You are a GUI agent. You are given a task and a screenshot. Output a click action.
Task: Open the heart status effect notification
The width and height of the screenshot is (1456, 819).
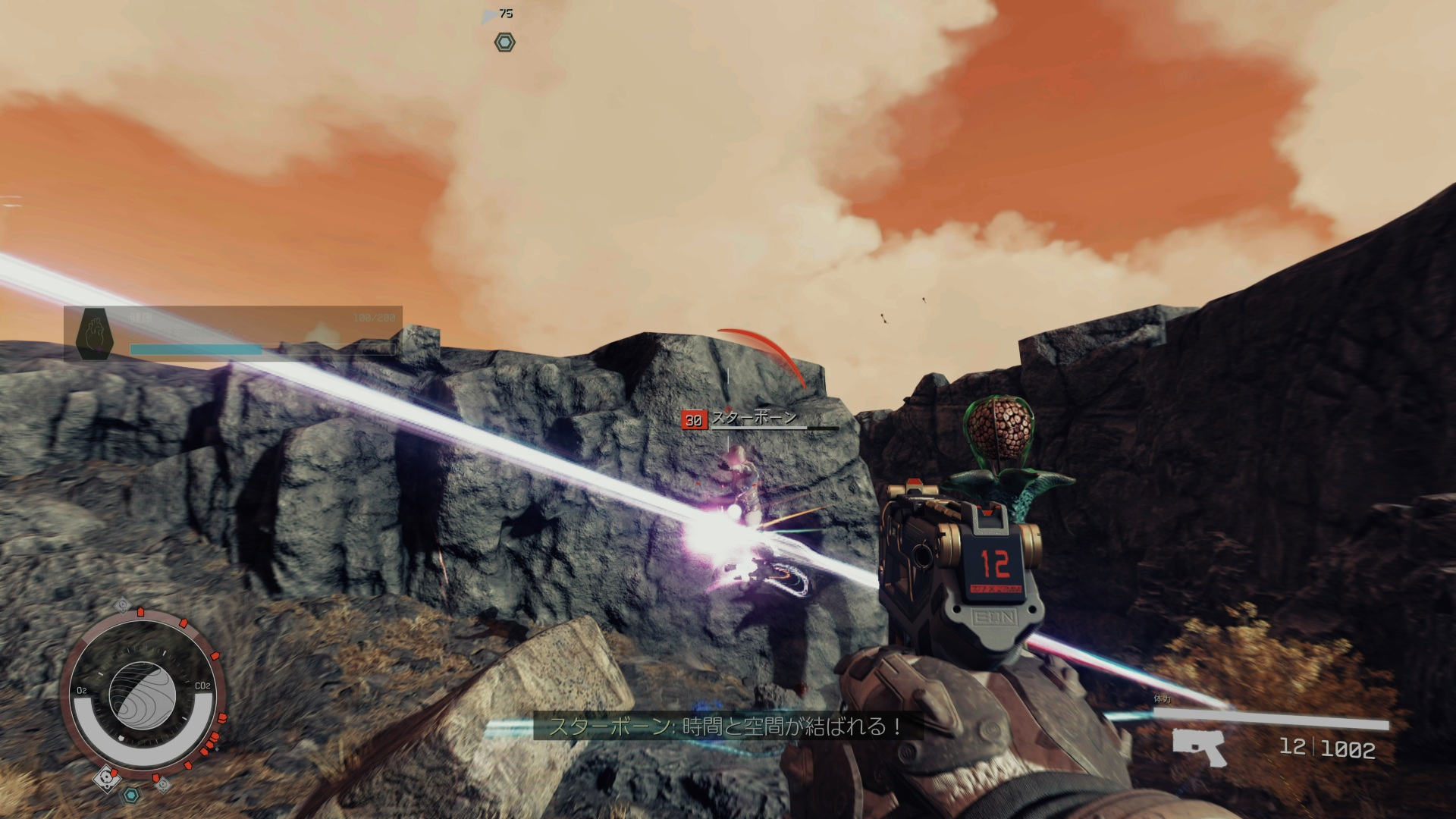(x=96, y=334)
